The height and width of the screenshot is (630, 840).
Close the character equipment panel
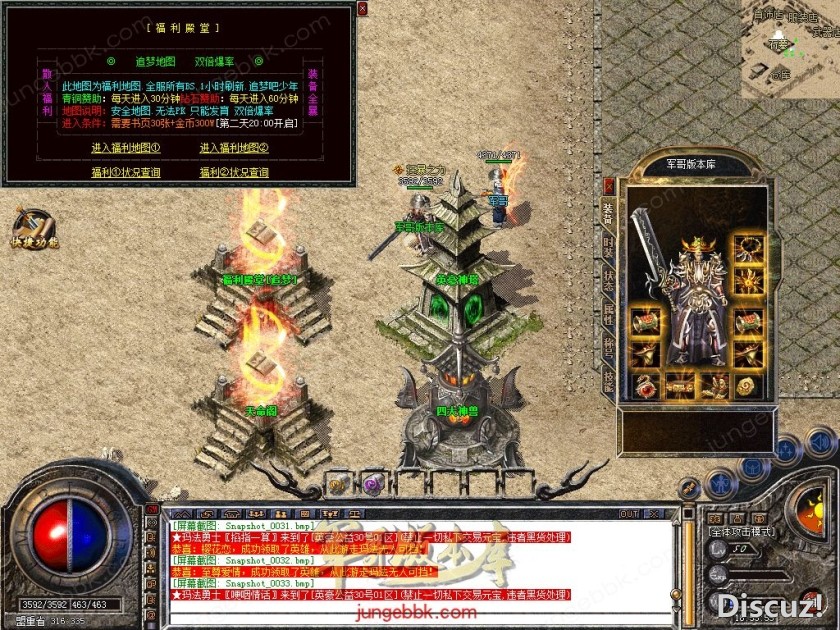609,186
